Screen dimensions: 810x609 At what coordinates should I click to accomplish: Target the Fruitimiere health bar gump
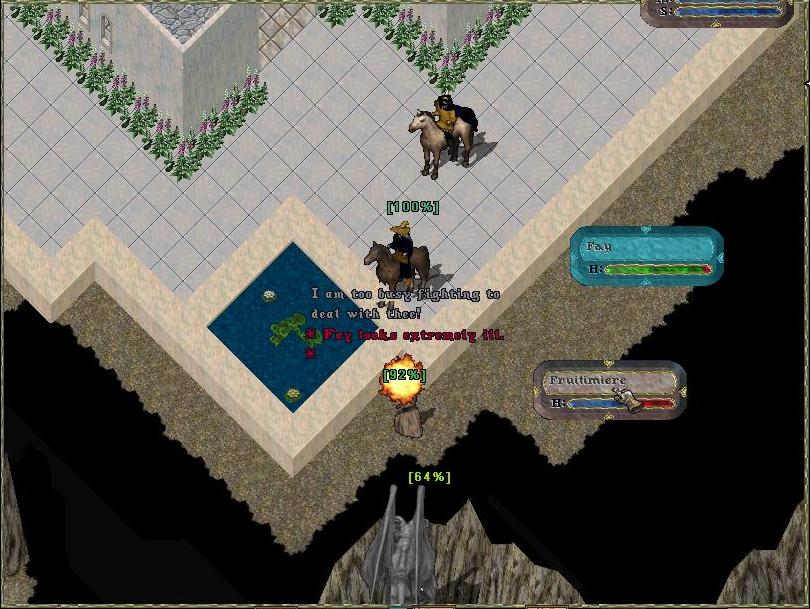pos(609,391)
